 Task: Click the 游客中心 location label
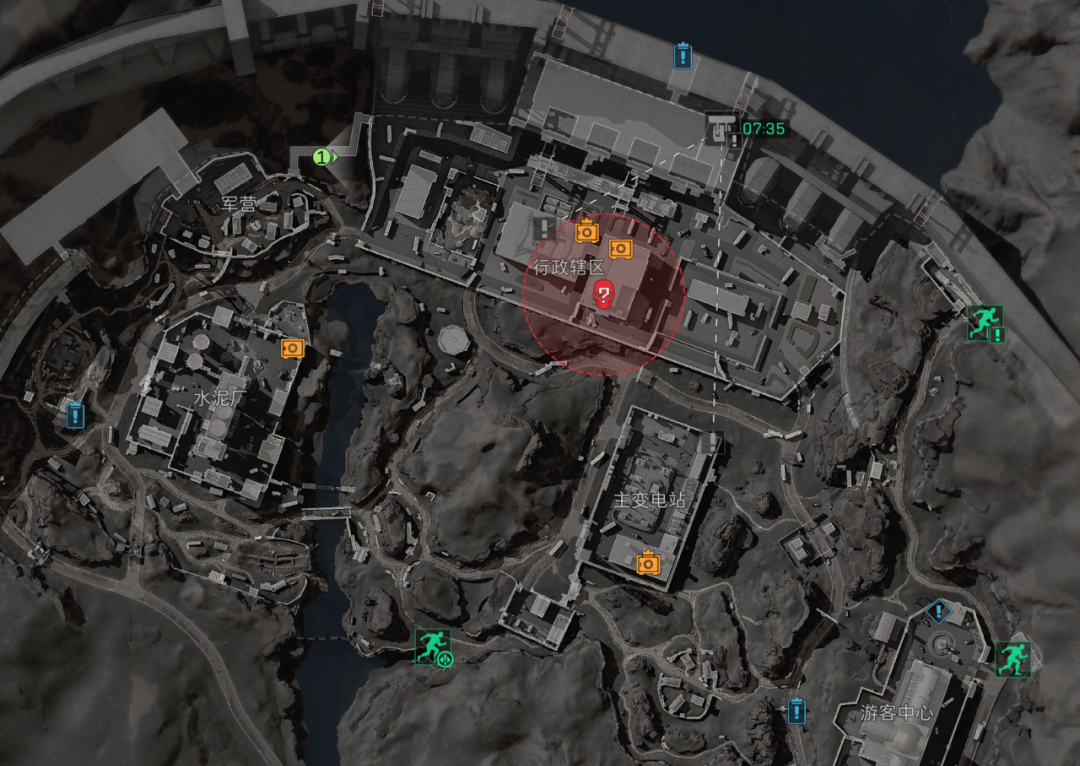pos(896,714)
